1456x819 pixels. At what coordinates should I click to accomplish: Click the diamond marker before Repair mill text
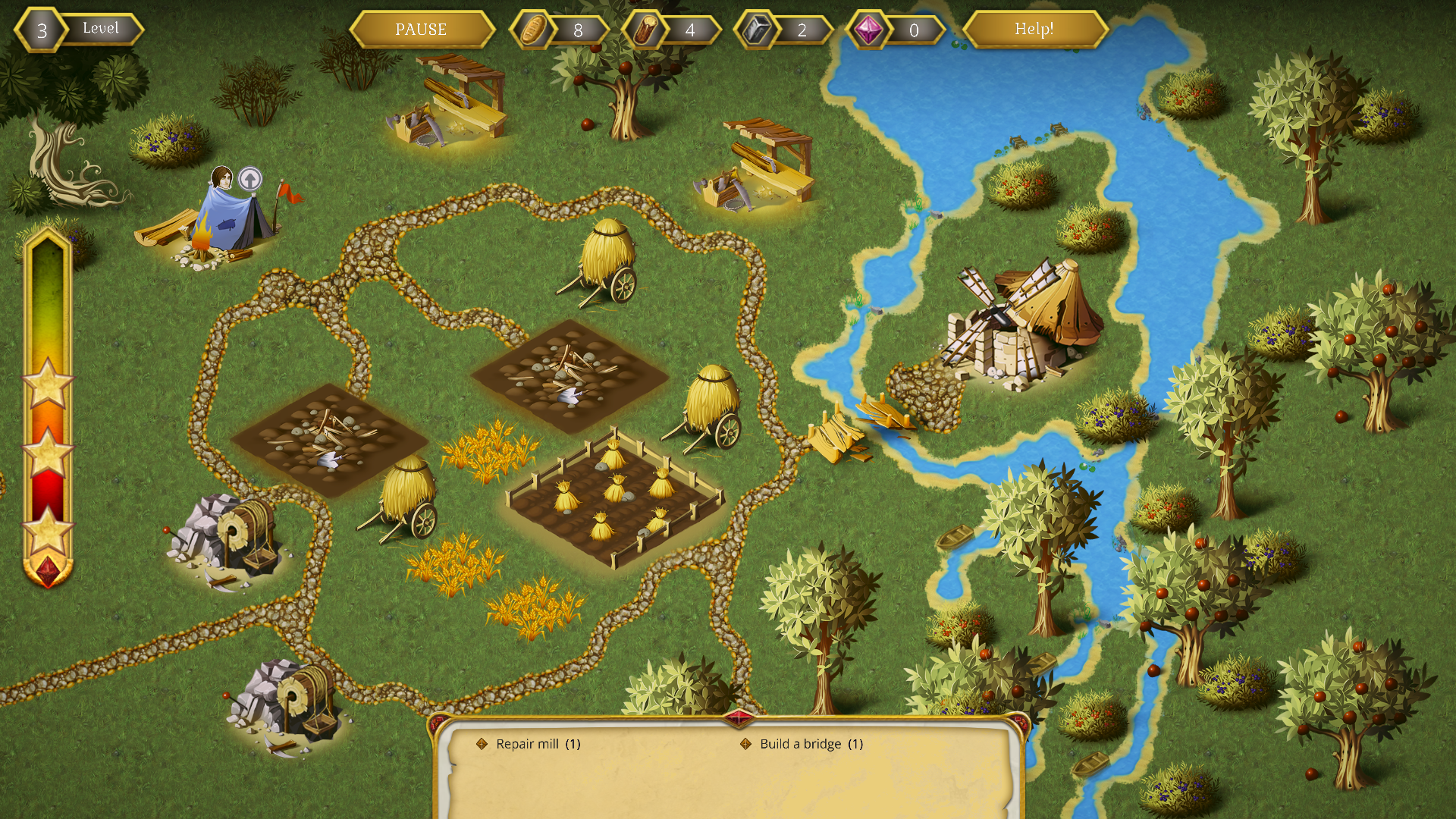(482, 744)
